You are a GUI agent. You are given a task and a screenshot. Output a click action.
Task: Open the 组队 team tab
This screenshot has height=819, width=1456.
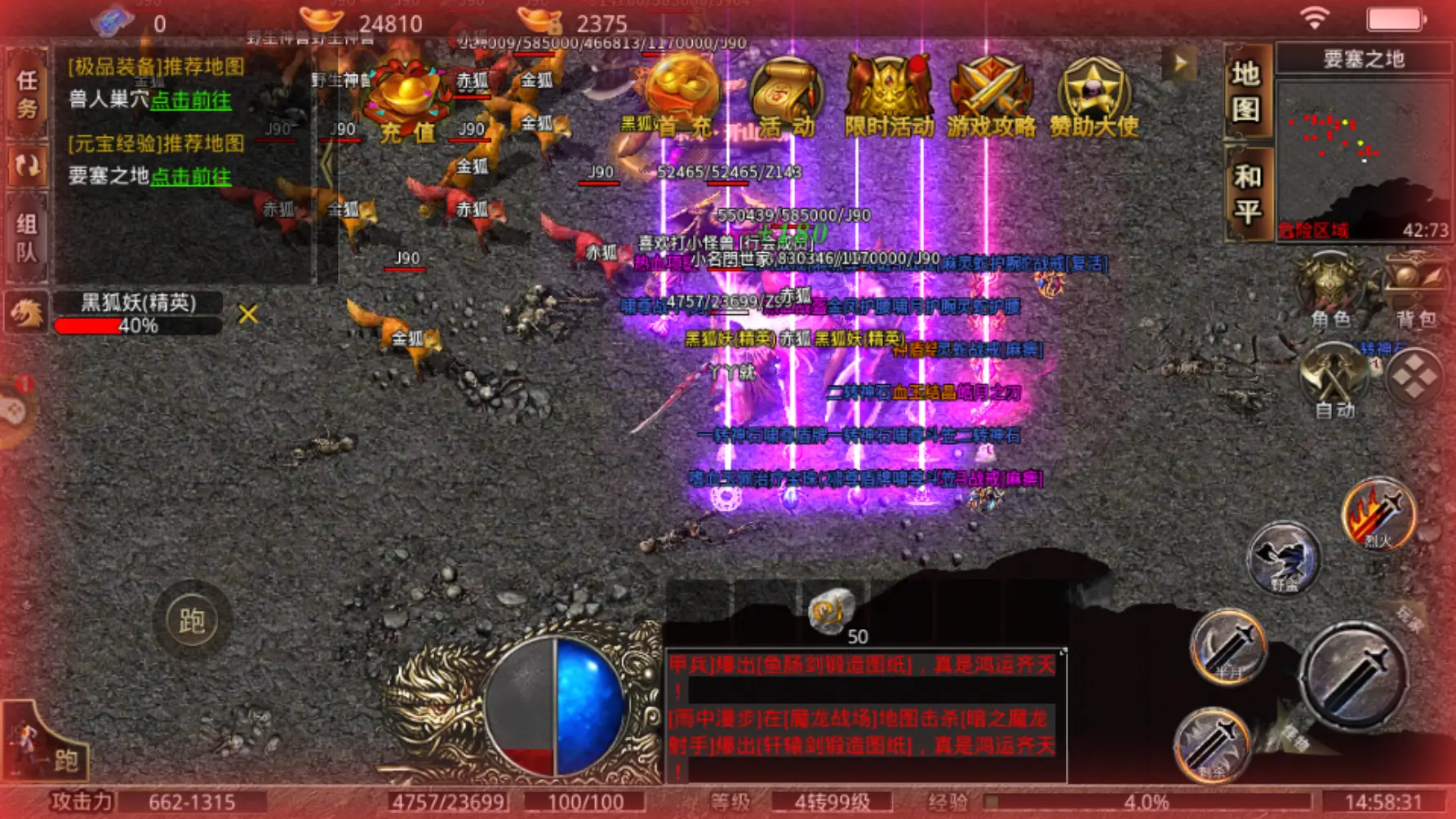pyautogui.click(x=27, y=237)
